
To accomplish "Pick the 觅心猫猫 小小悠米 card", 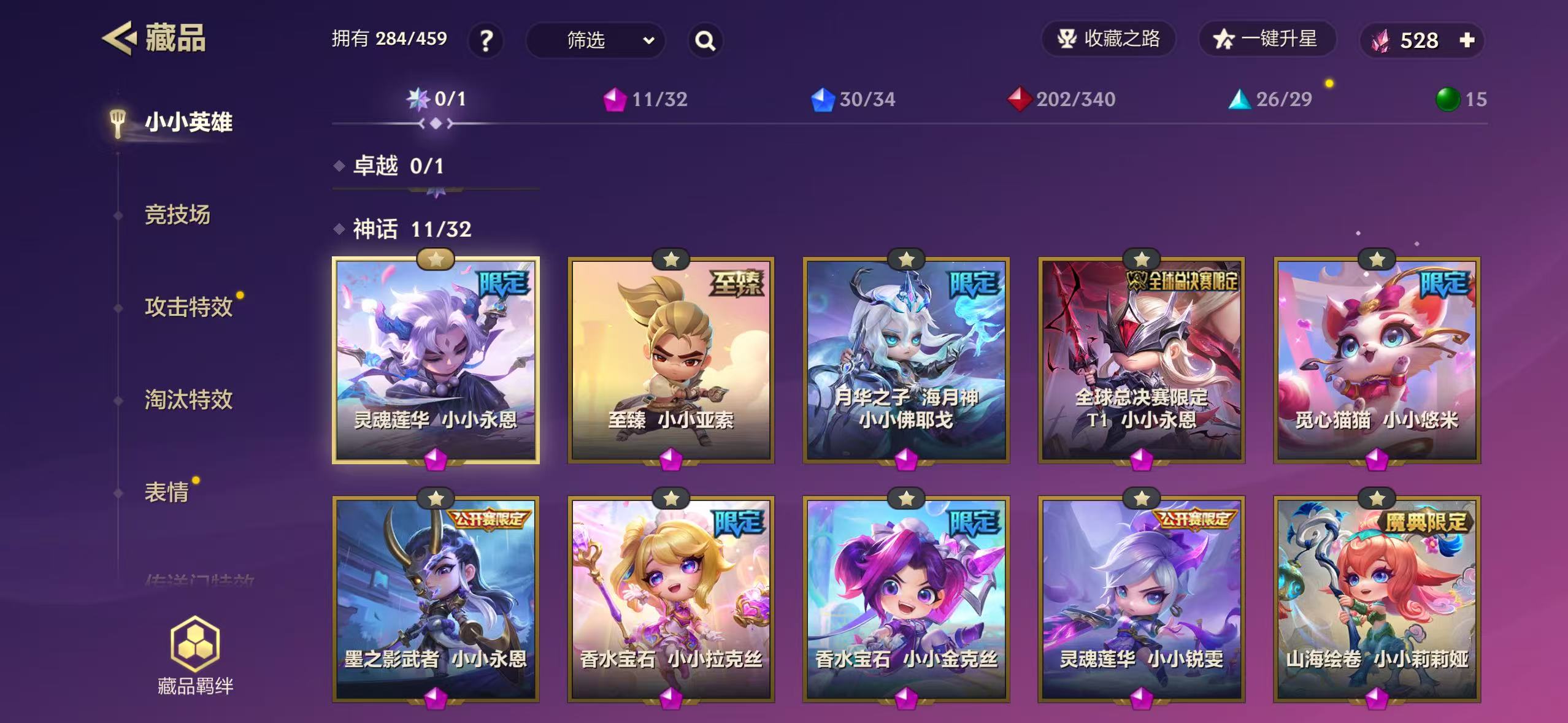I will [1377, 360].
